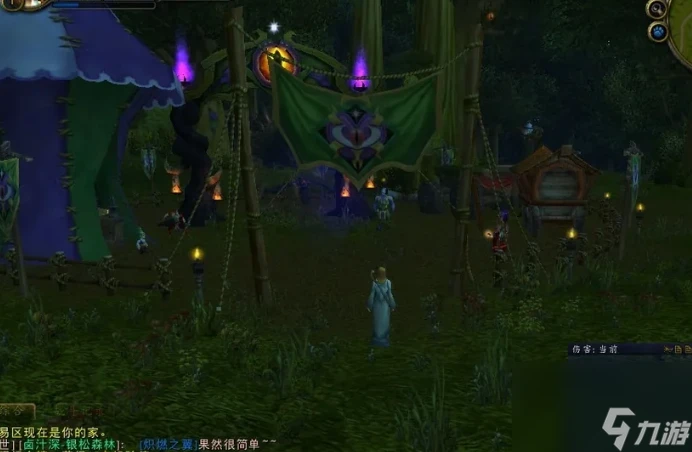Click the player name 炽燃之翼 in chat
Image resolution: width=692 pixels, height=452 pixels.
pyautogui.click(x=167, y=444)
